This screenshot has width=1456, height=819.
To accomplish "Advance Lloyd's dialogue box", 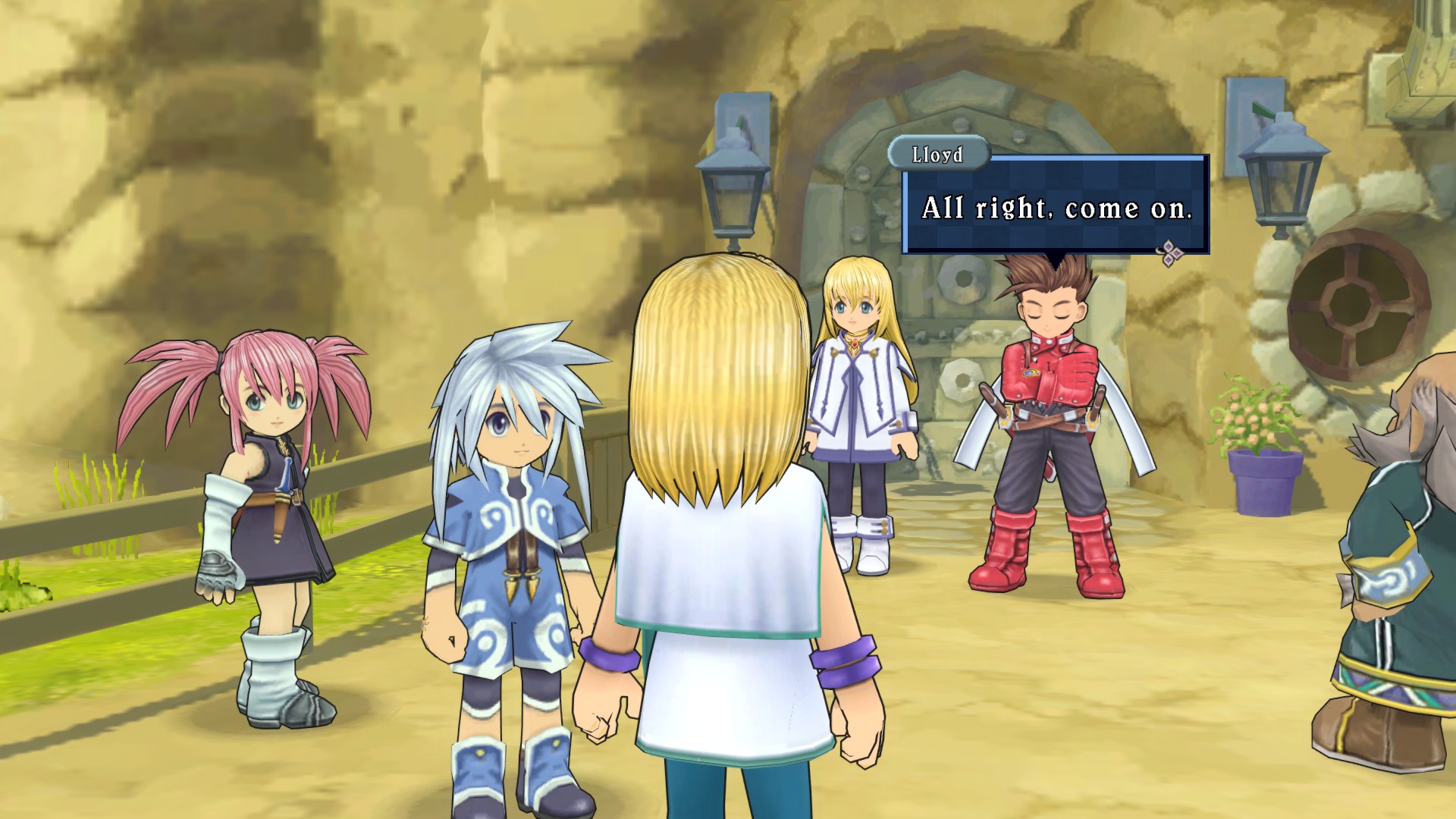I will point(1055,206).
